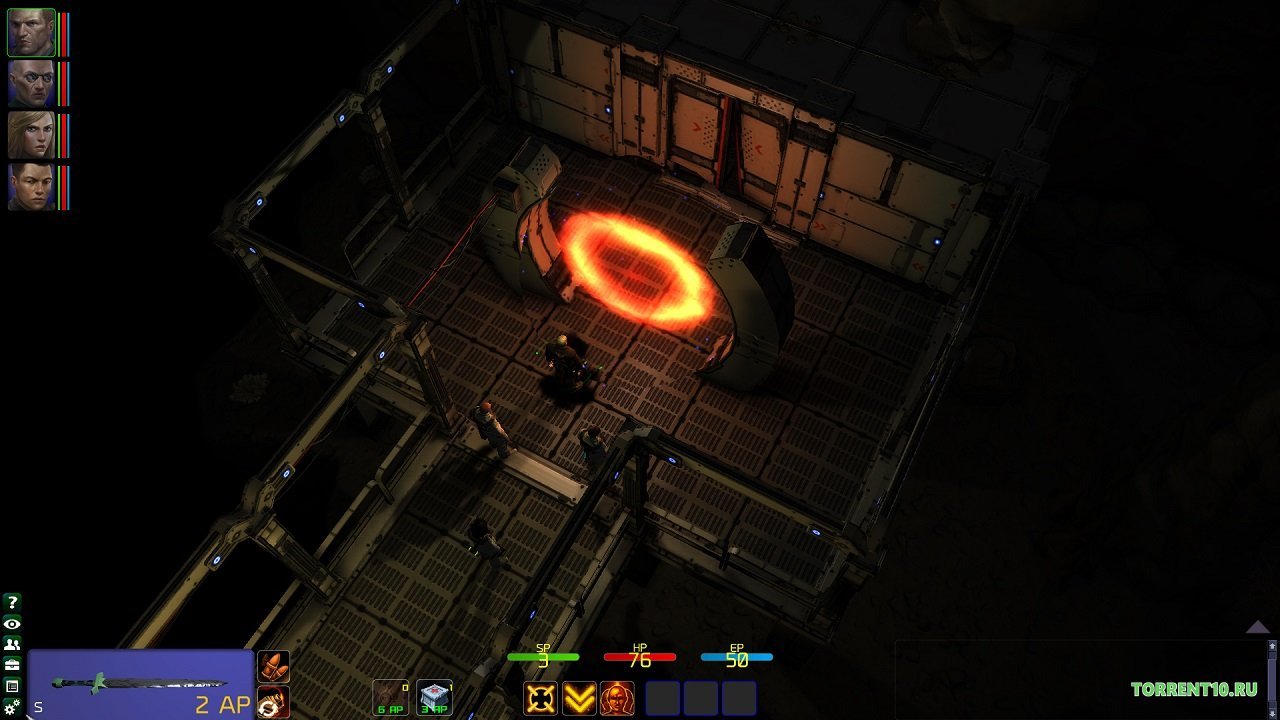Select the bald man with goggles portrait
Viewport: 1280px width, 720px height.
tap(31, 84)
